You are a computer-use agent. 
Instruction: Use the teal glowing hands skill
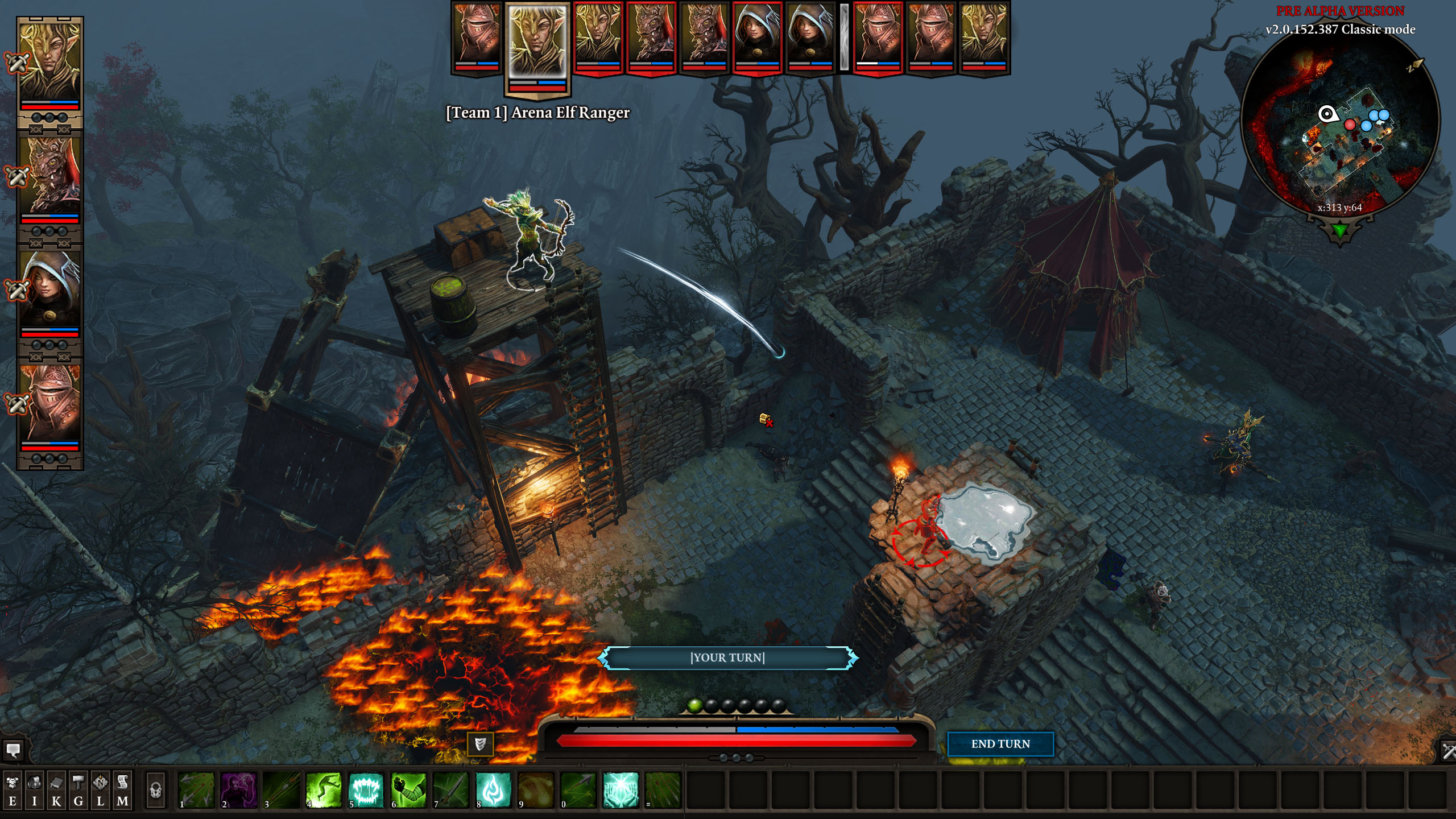click(621, 790)
